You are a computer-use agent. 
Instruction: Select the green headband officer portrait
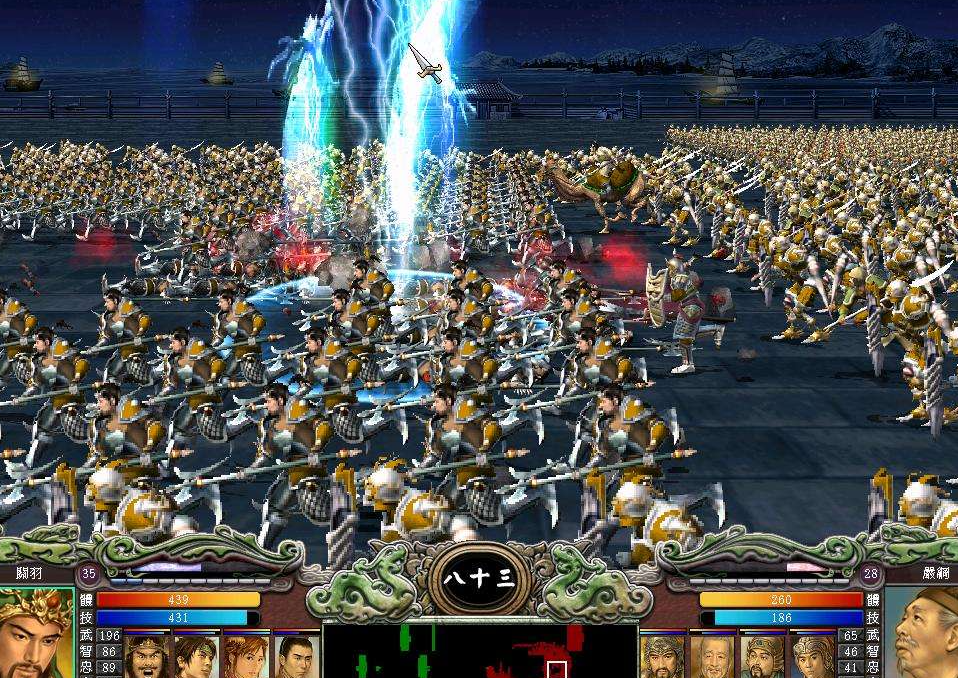coord(197,657)
